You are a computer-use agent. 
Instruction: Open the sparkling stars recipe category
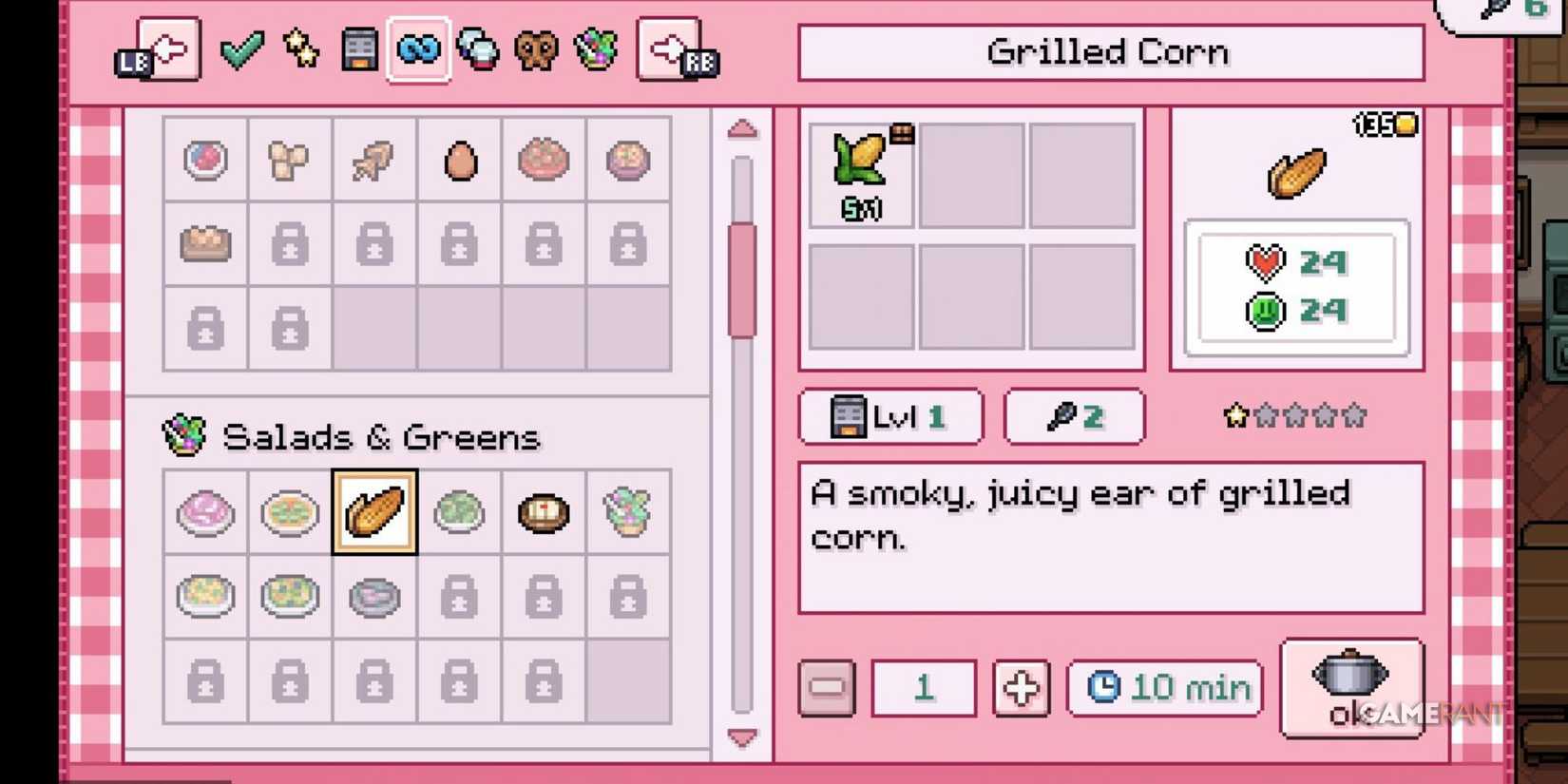click(299, 50)
